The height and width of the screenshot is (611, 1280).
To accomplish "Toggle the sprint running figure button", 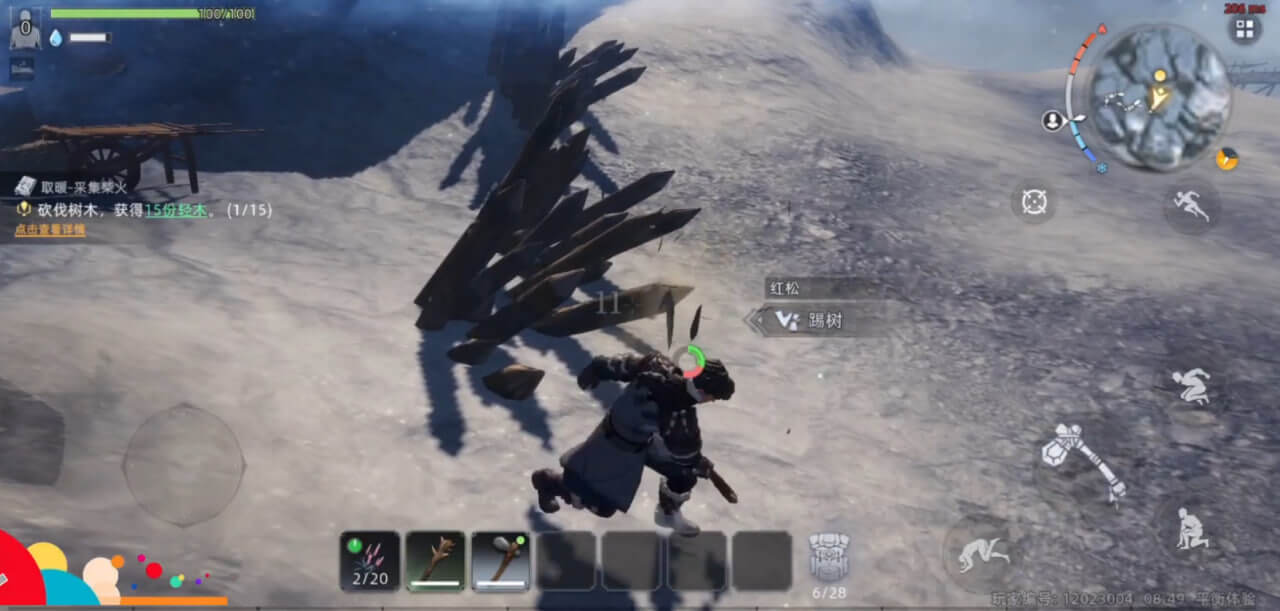I will click(x=1192, y=205).
